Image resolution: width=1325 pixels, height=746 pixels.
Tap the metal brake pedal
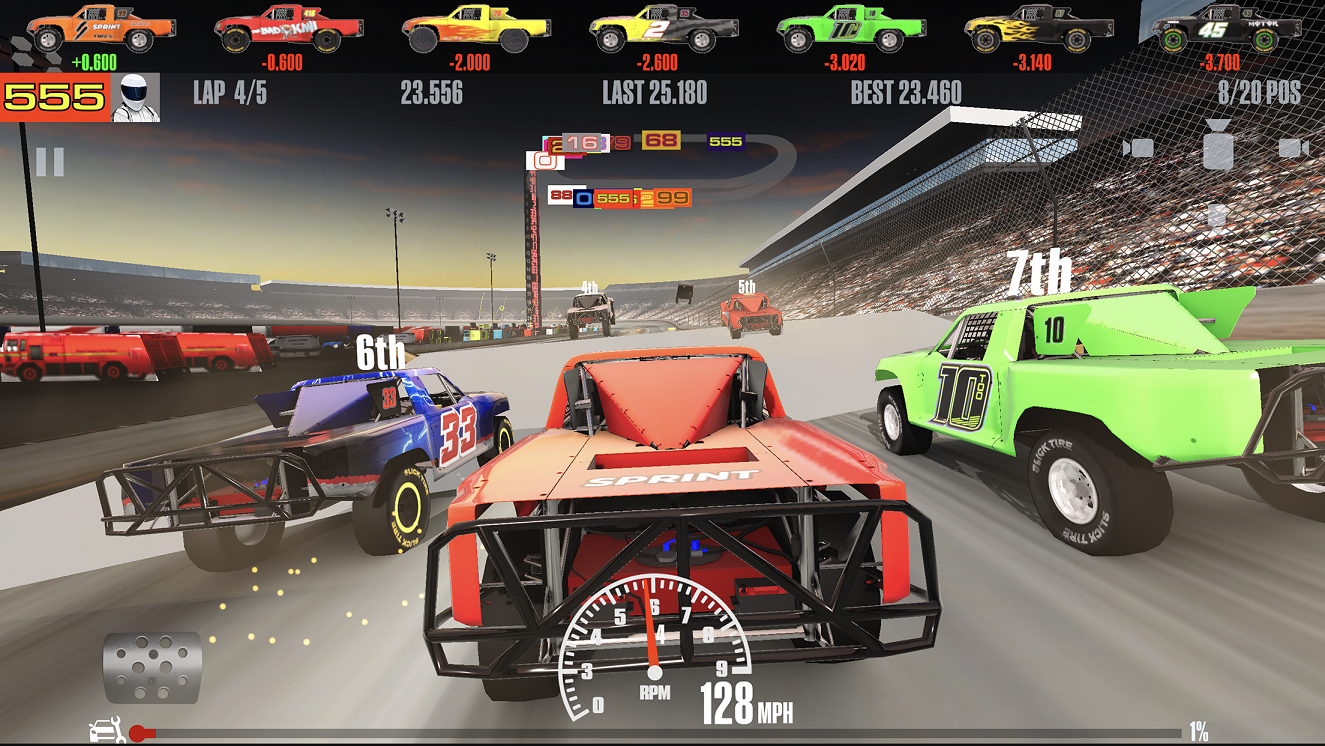[x=152, y=667]
